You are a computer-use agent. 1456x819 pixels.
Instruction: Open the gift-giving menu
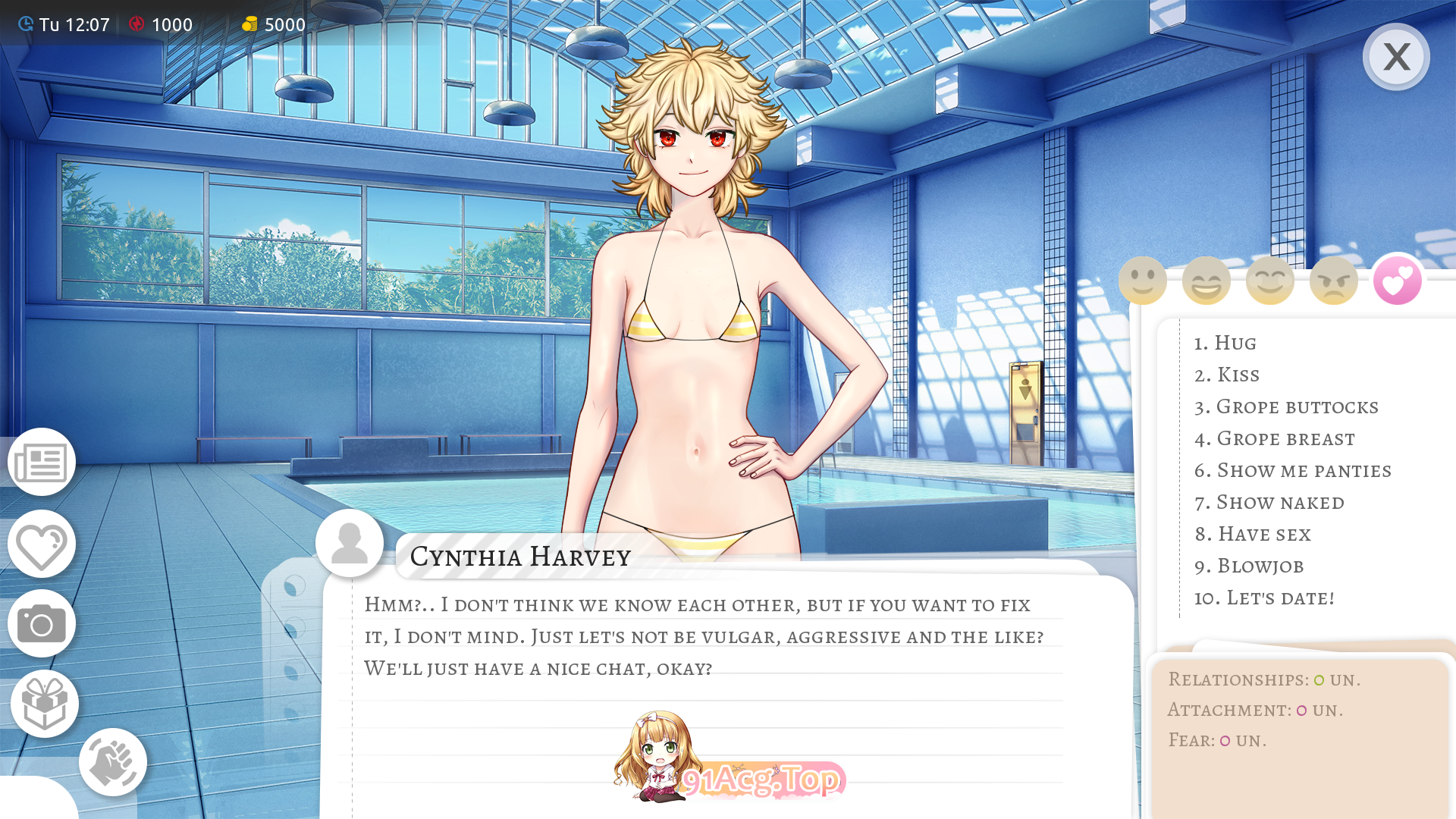tap(44, 703)
